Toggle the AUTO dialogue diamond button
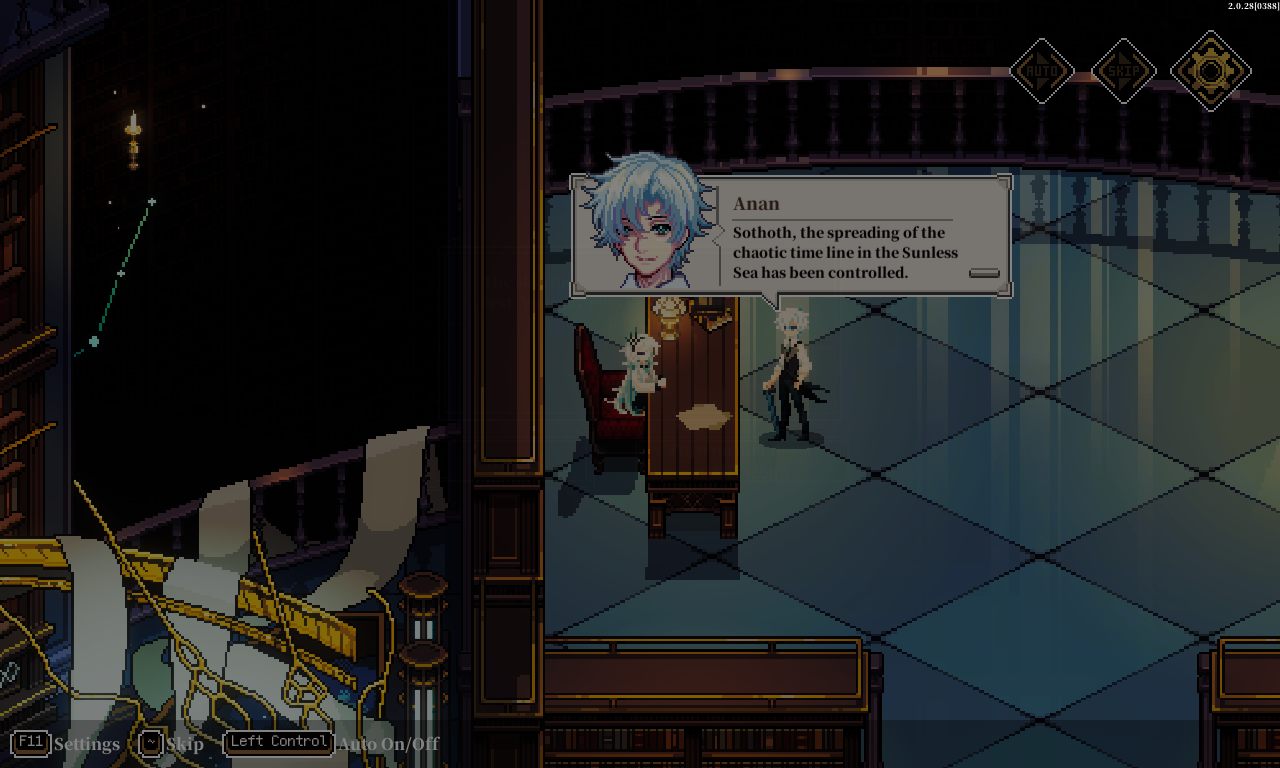Screen dimensions: 1280x768 coord(1042,71)
